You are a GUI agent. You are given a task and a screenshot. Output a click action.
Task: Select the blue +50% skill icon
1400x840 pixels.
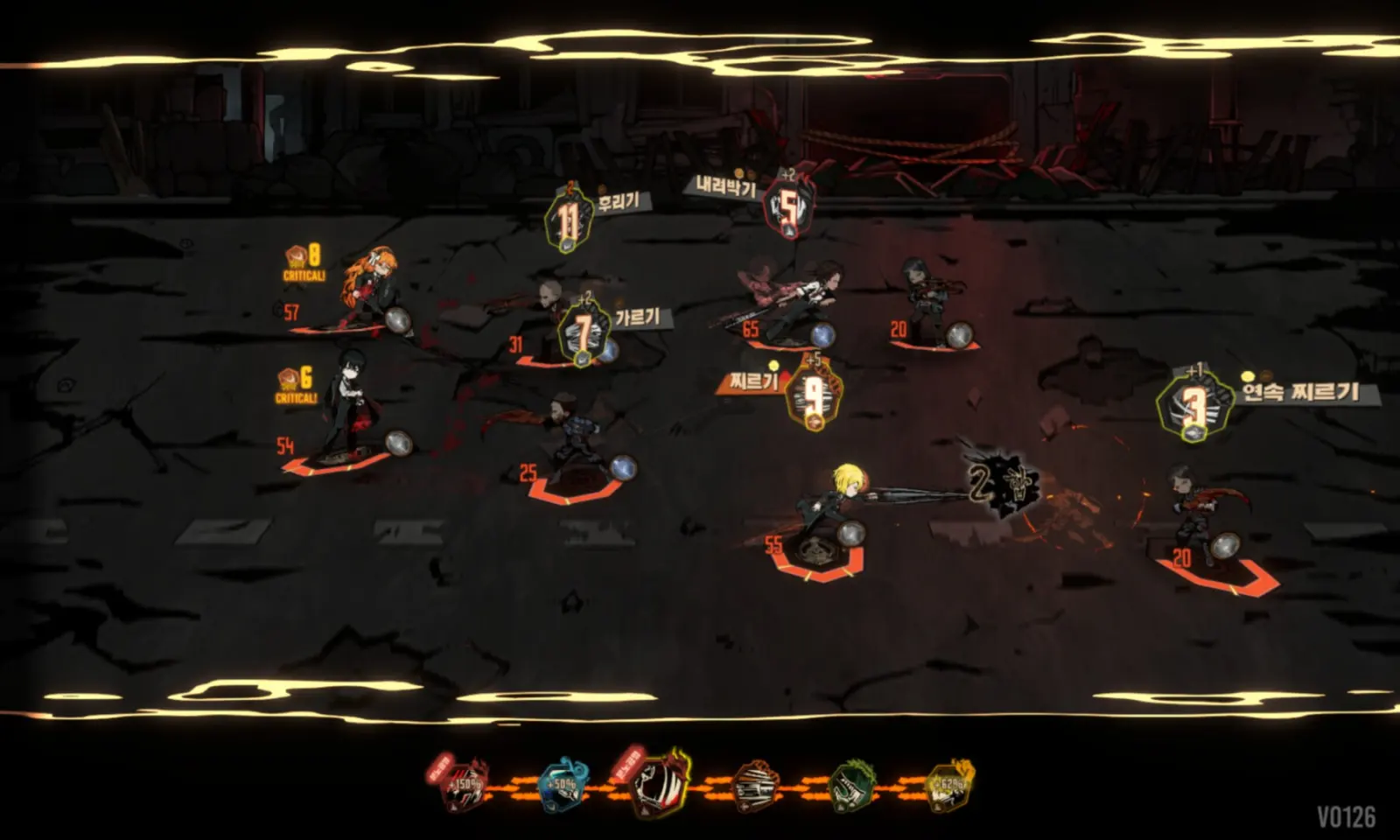(562, 785)
